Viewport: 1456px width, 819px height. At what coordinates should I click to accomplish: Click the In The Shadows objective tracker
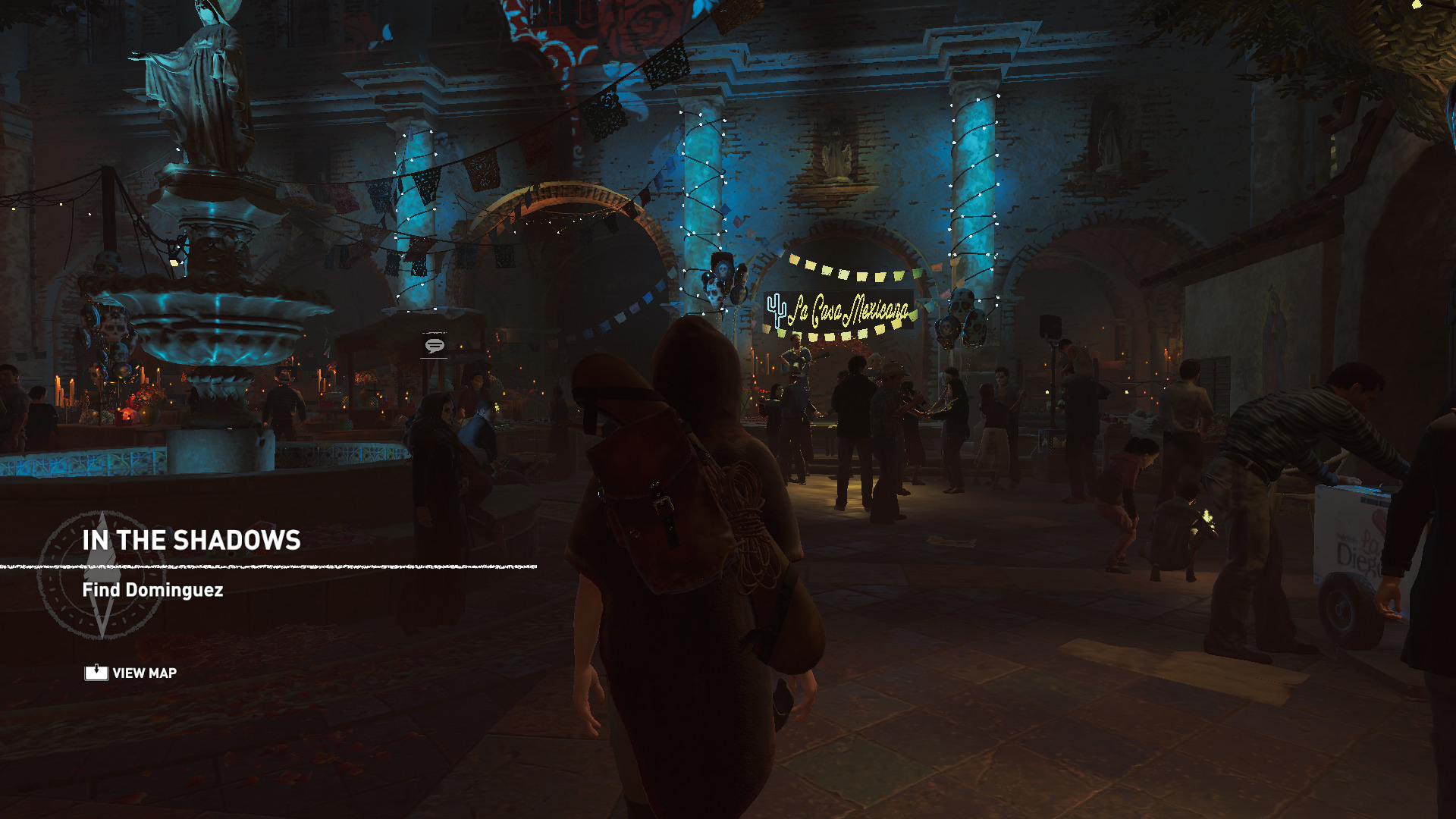[191, 541]
